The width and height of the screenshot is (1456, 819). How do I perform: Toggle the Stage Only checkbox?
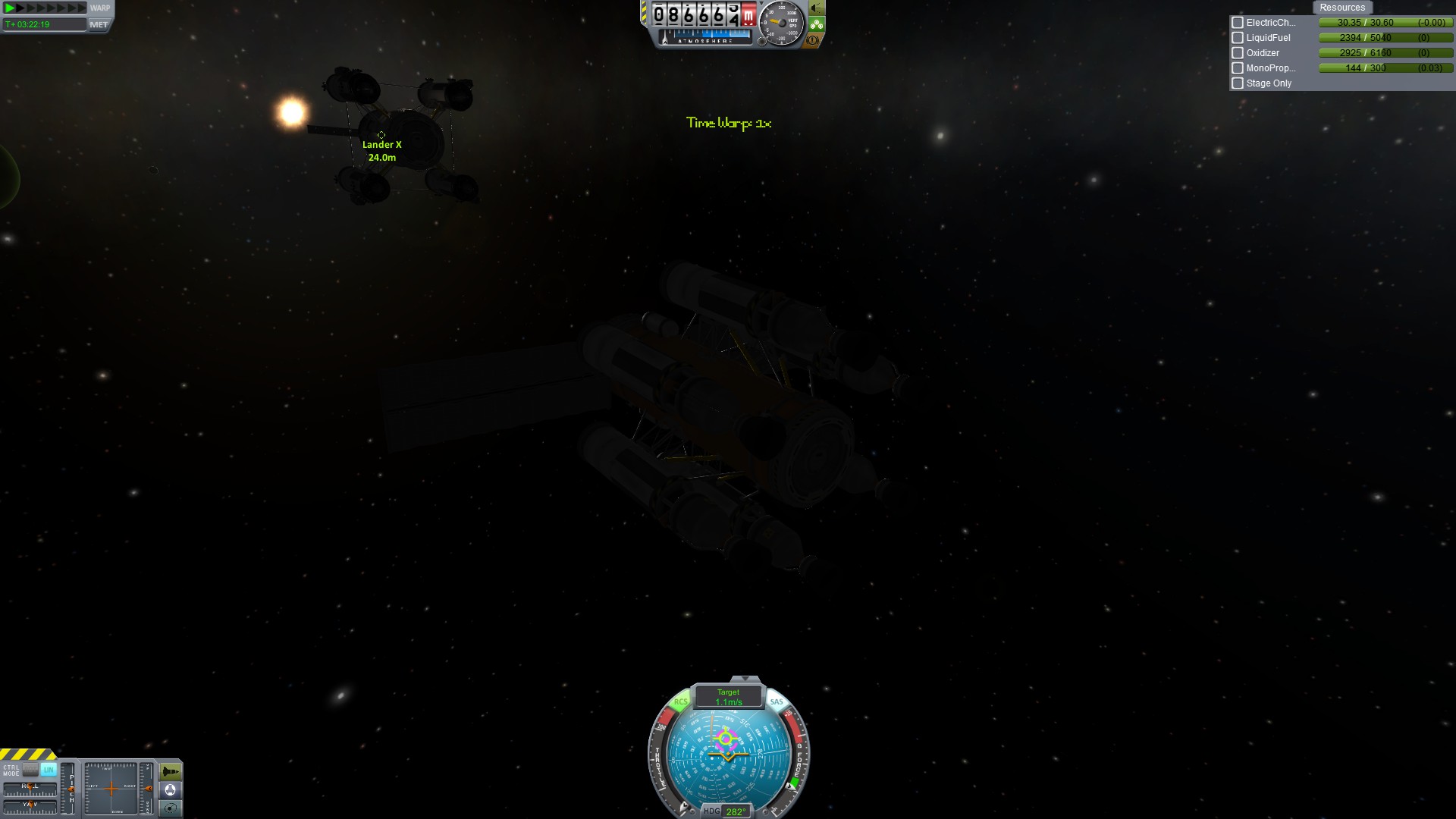point(1238,83)
